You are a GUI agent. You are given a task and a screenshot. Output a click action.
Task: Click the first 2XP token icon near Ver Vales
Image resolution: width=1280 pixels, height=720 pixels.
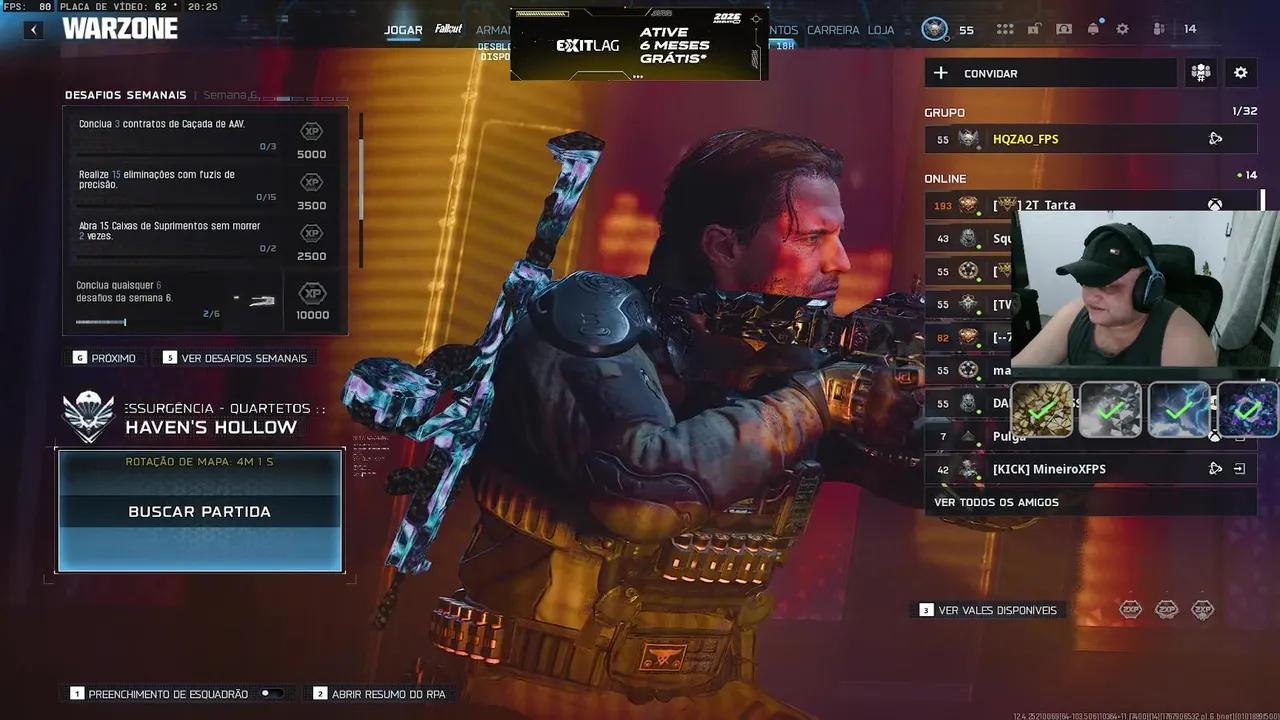pyautogui.click(x=1130, y=608)
